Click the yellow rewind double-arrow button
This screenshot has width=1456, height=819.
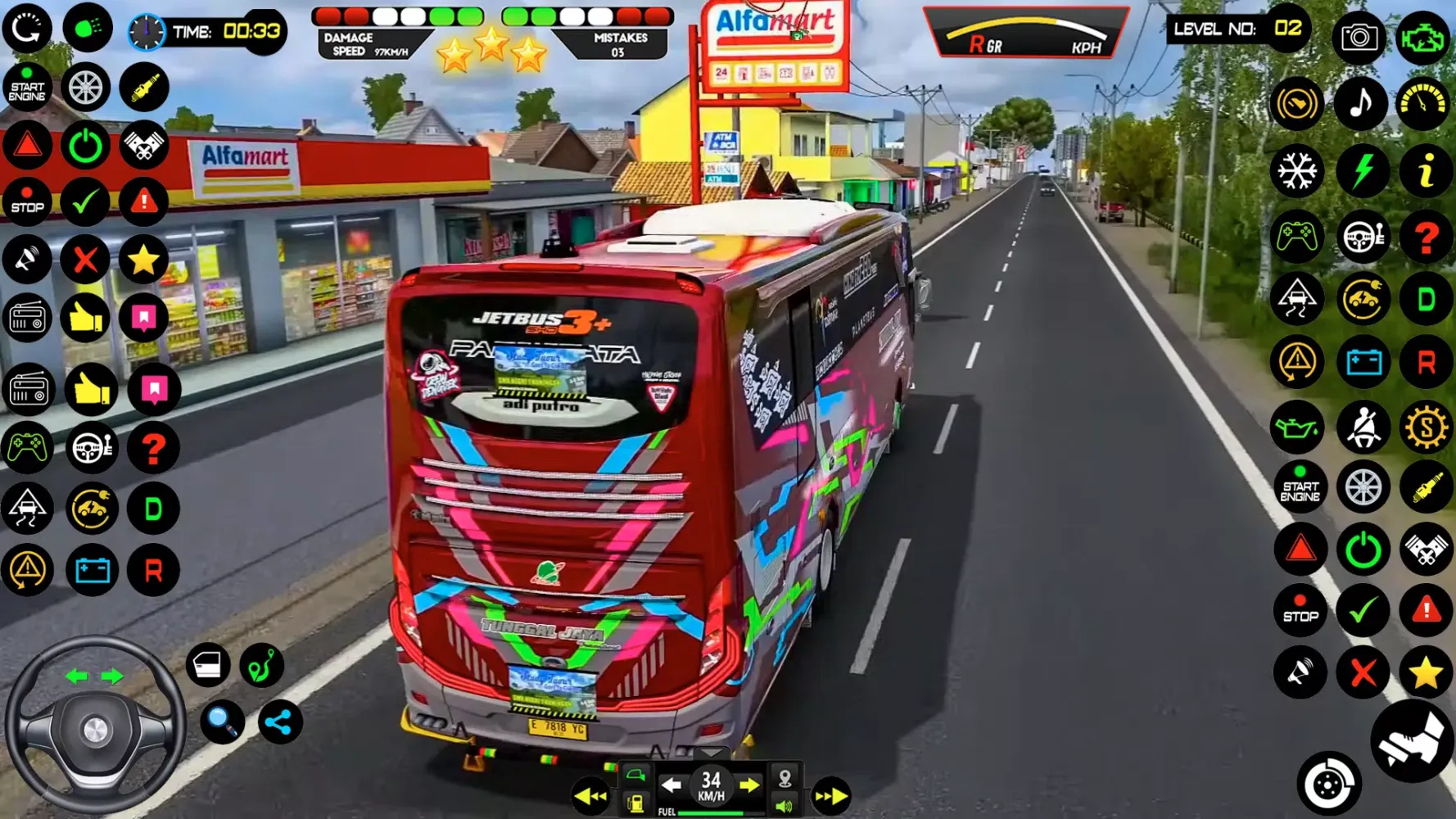coord(590,796)
